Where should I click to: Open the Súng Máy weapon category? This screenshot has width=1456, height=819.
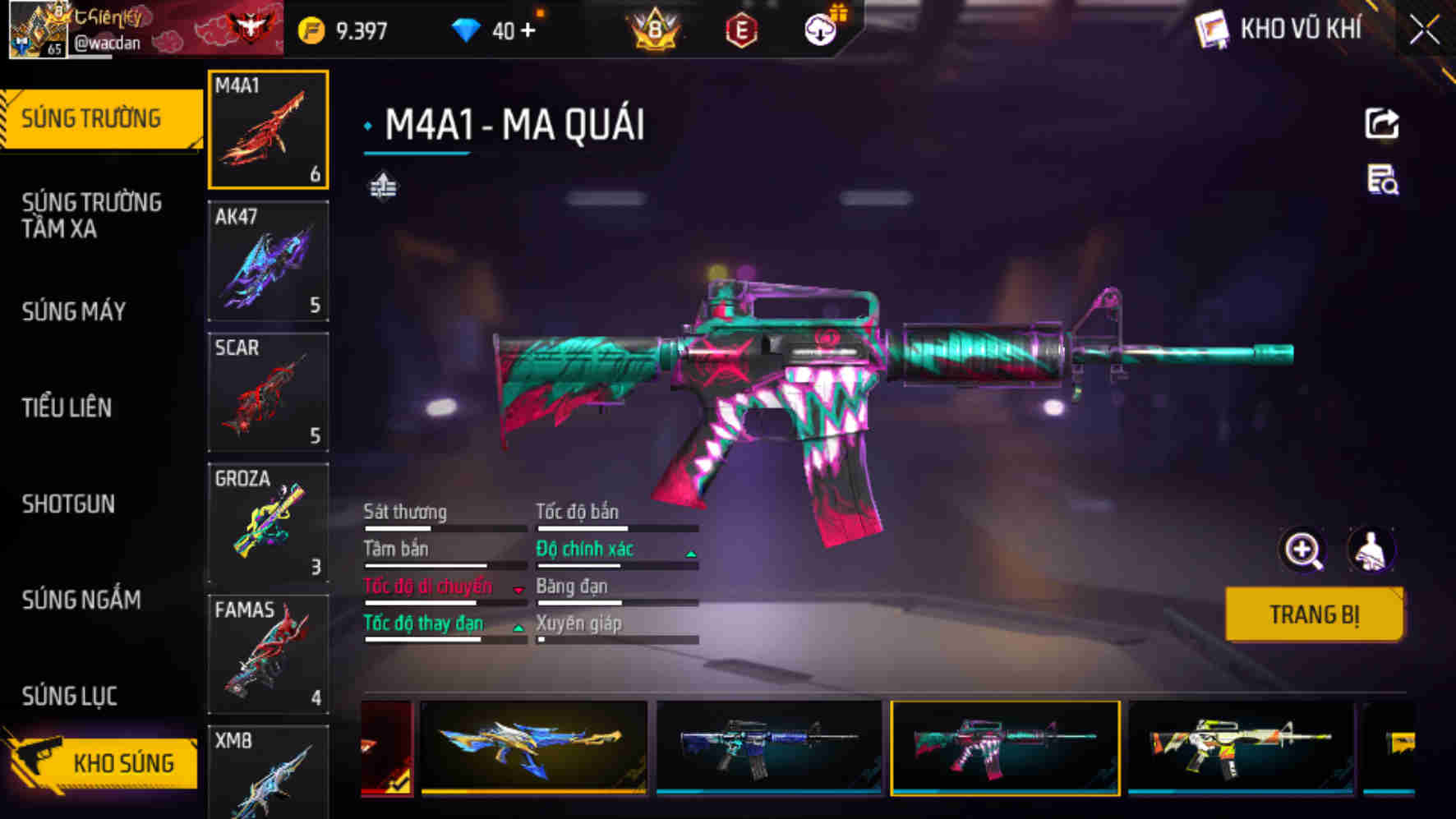74,311
